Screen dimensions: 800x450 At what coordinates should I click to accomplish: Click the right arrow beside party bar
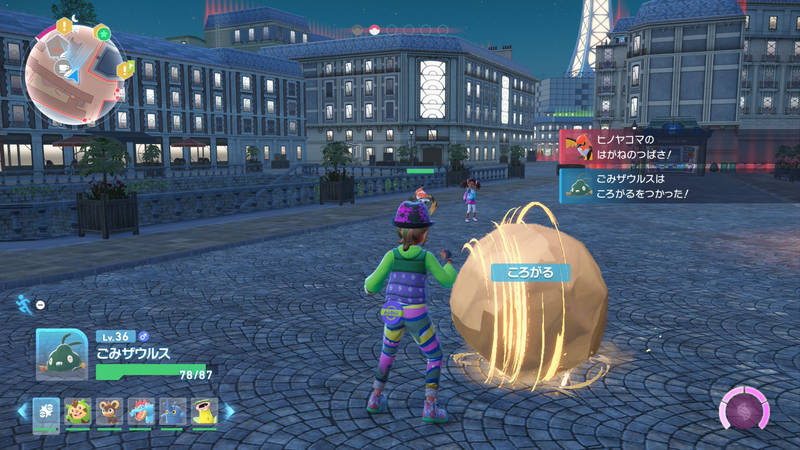(x=228, y=411)
